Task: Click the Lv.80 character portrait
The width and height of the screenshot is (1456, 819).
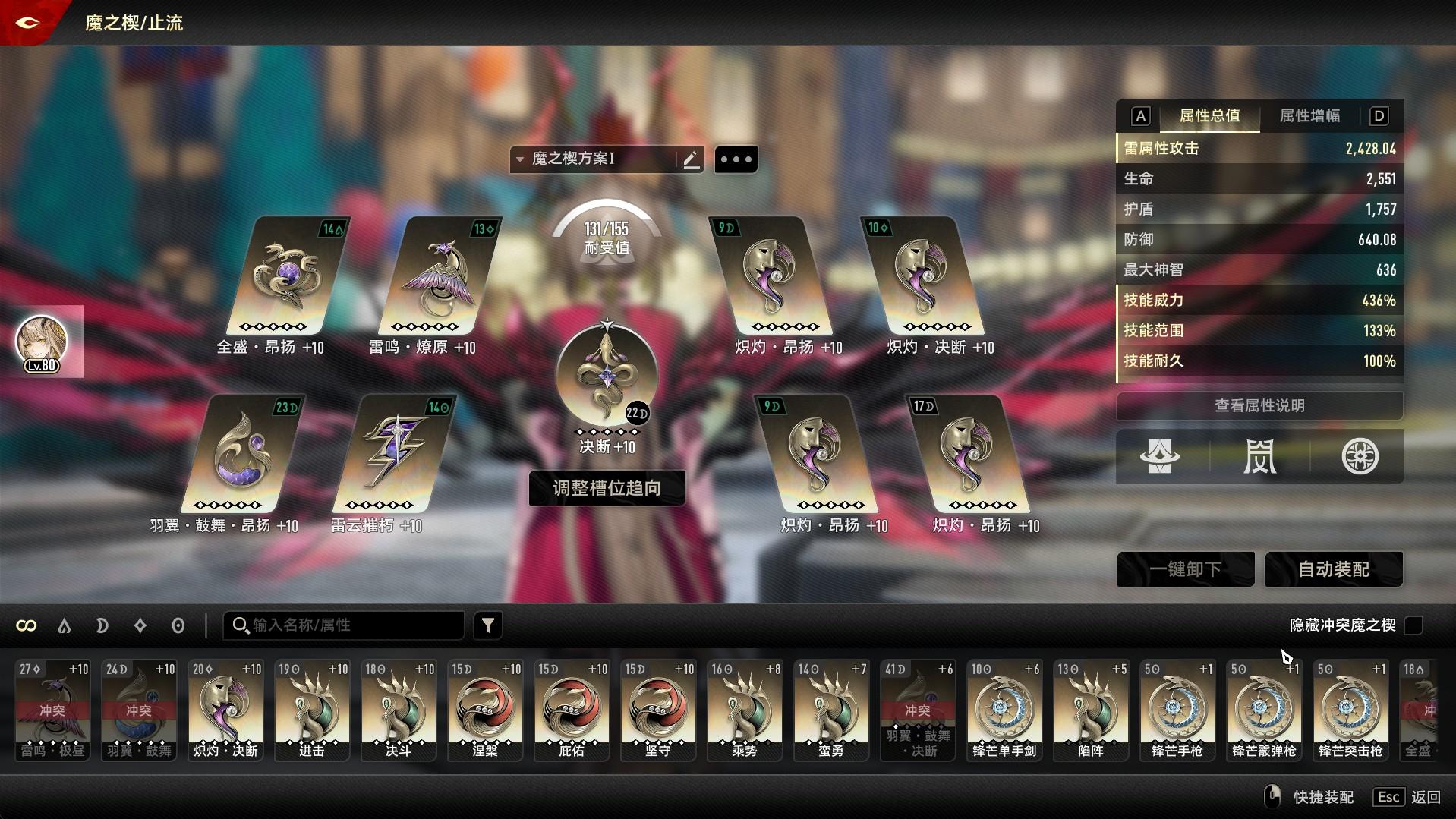Action: tap(43, 343)
